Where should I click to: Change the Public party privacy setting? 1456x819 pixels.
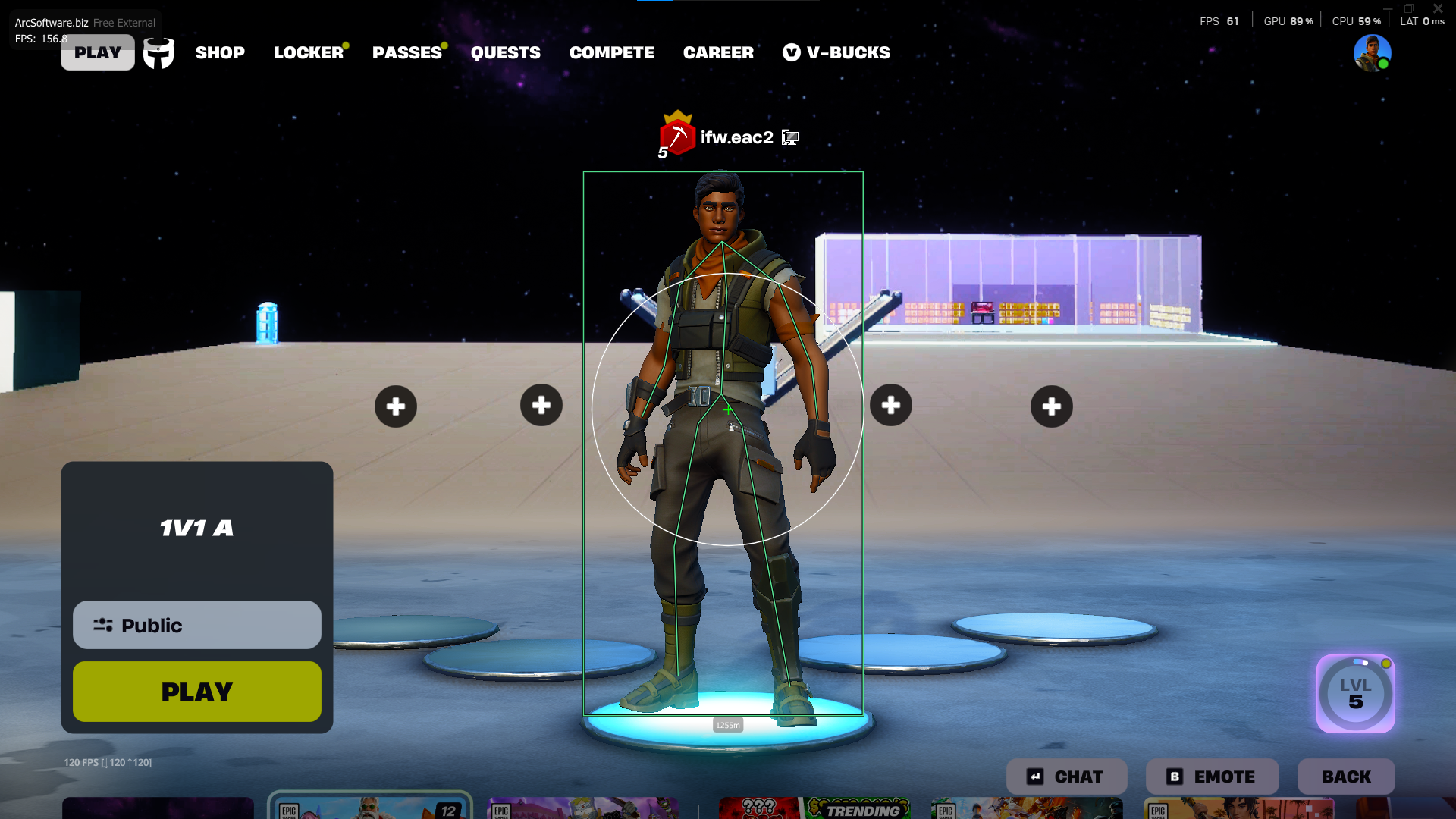tap(197, 625)
